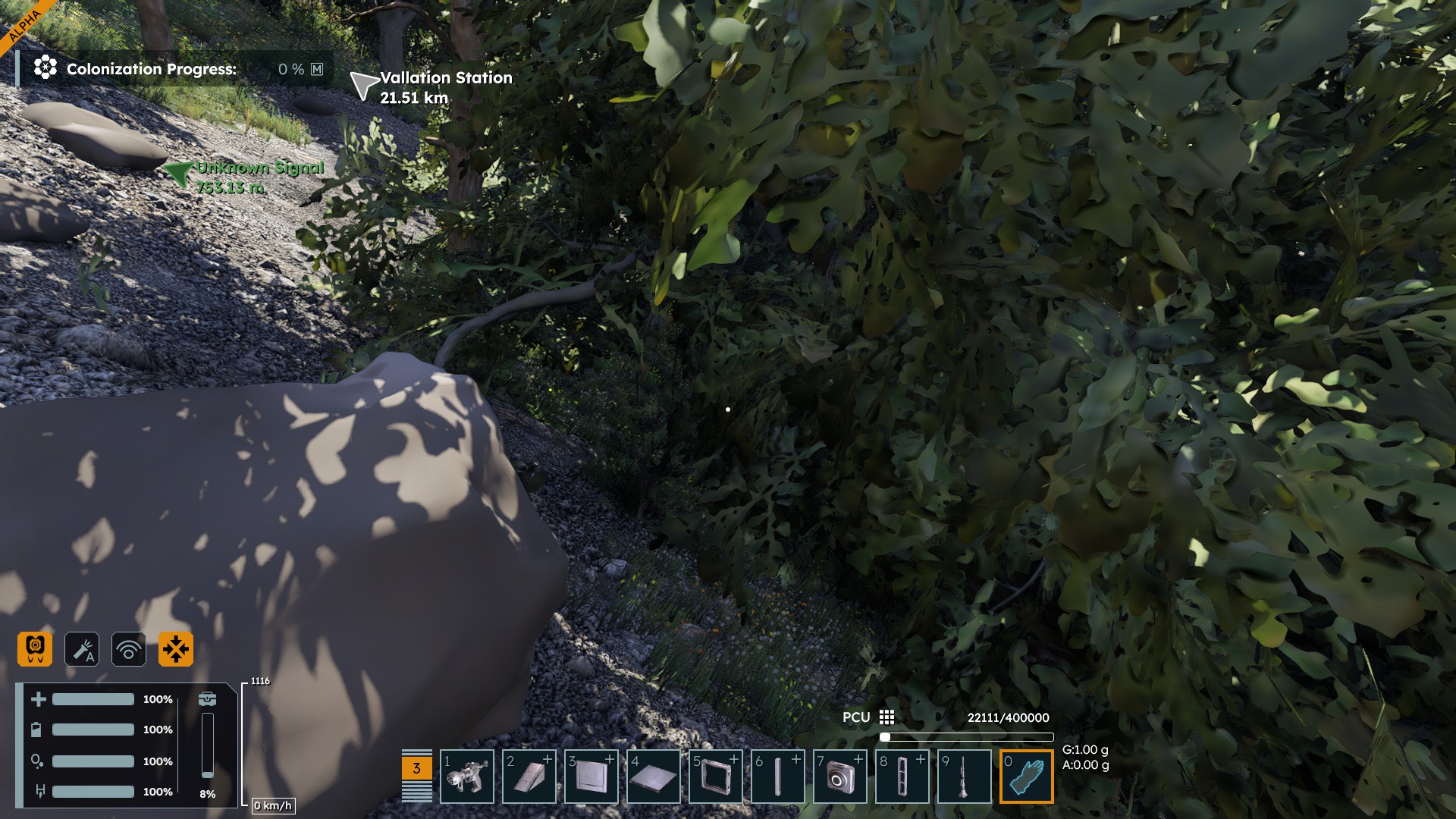Toggle the flashlight auto mode icon

tap(82, 649)
